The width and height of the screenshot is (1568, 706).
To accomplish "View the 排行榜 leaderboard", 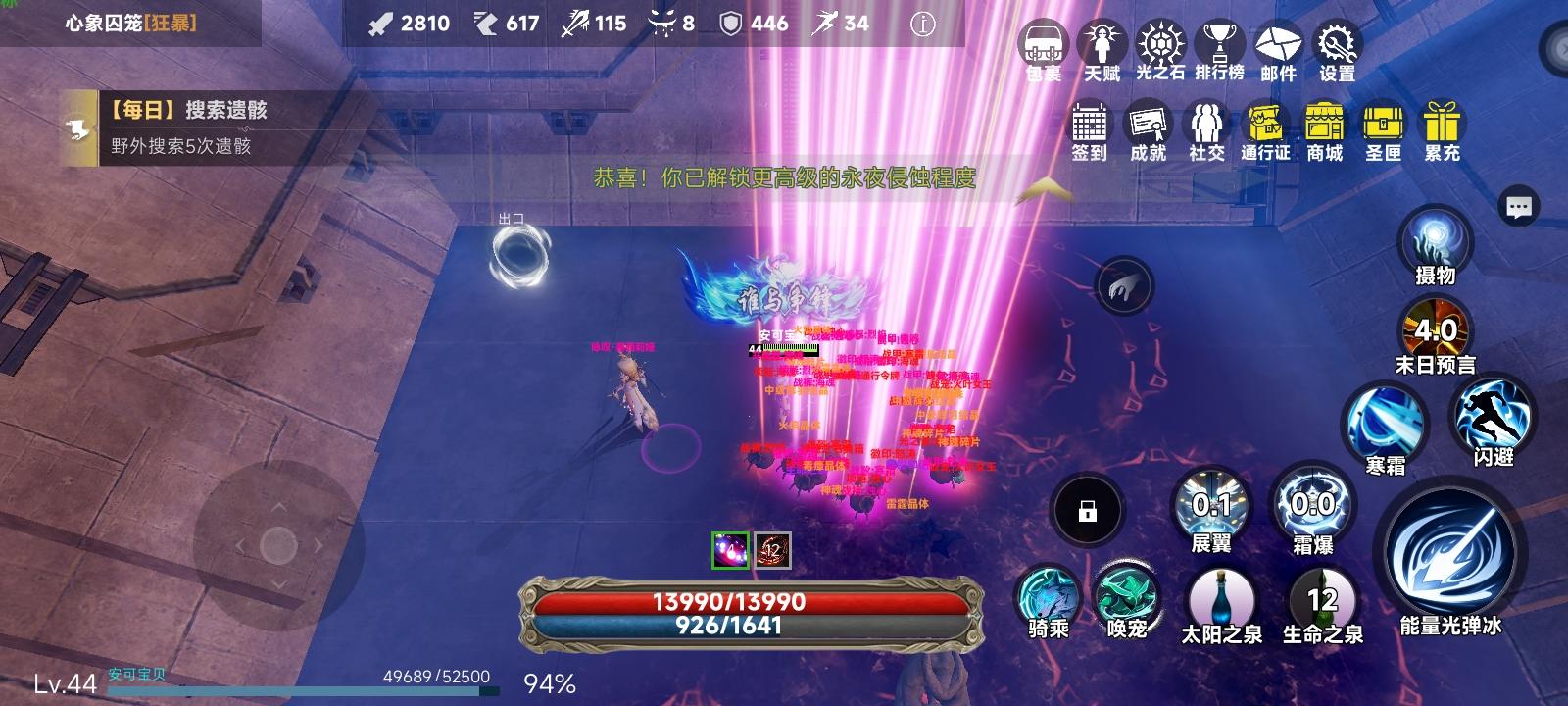I will point(1220,44).
